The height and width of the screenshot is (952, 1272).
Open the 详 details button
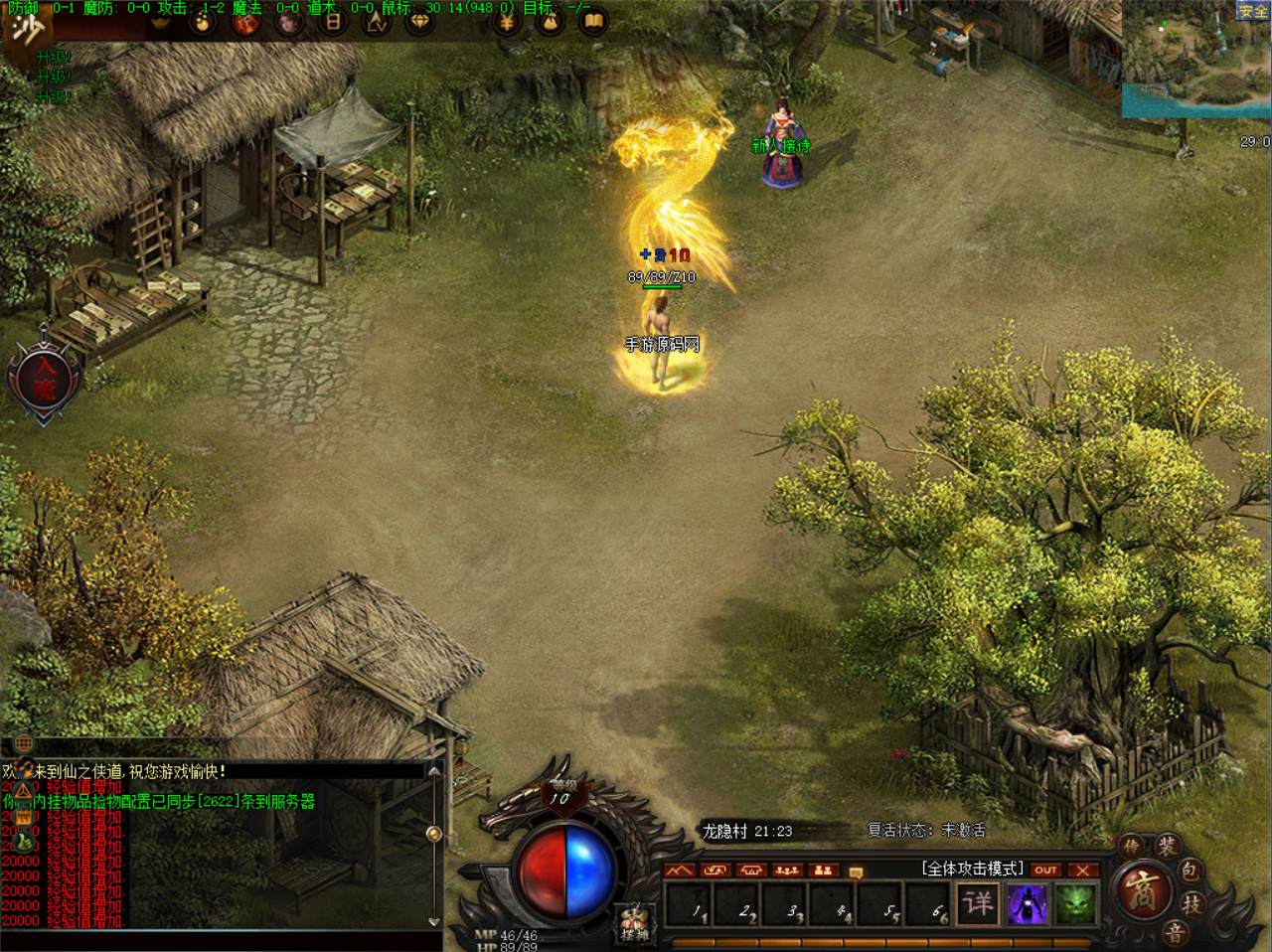coord(978,904)
